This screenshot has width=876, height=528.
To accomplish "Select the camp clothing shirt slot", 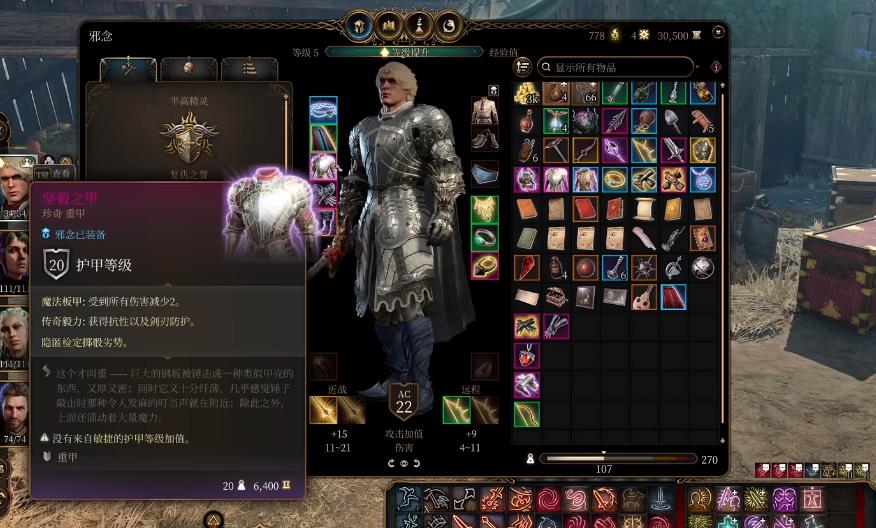I will [485, 110].
